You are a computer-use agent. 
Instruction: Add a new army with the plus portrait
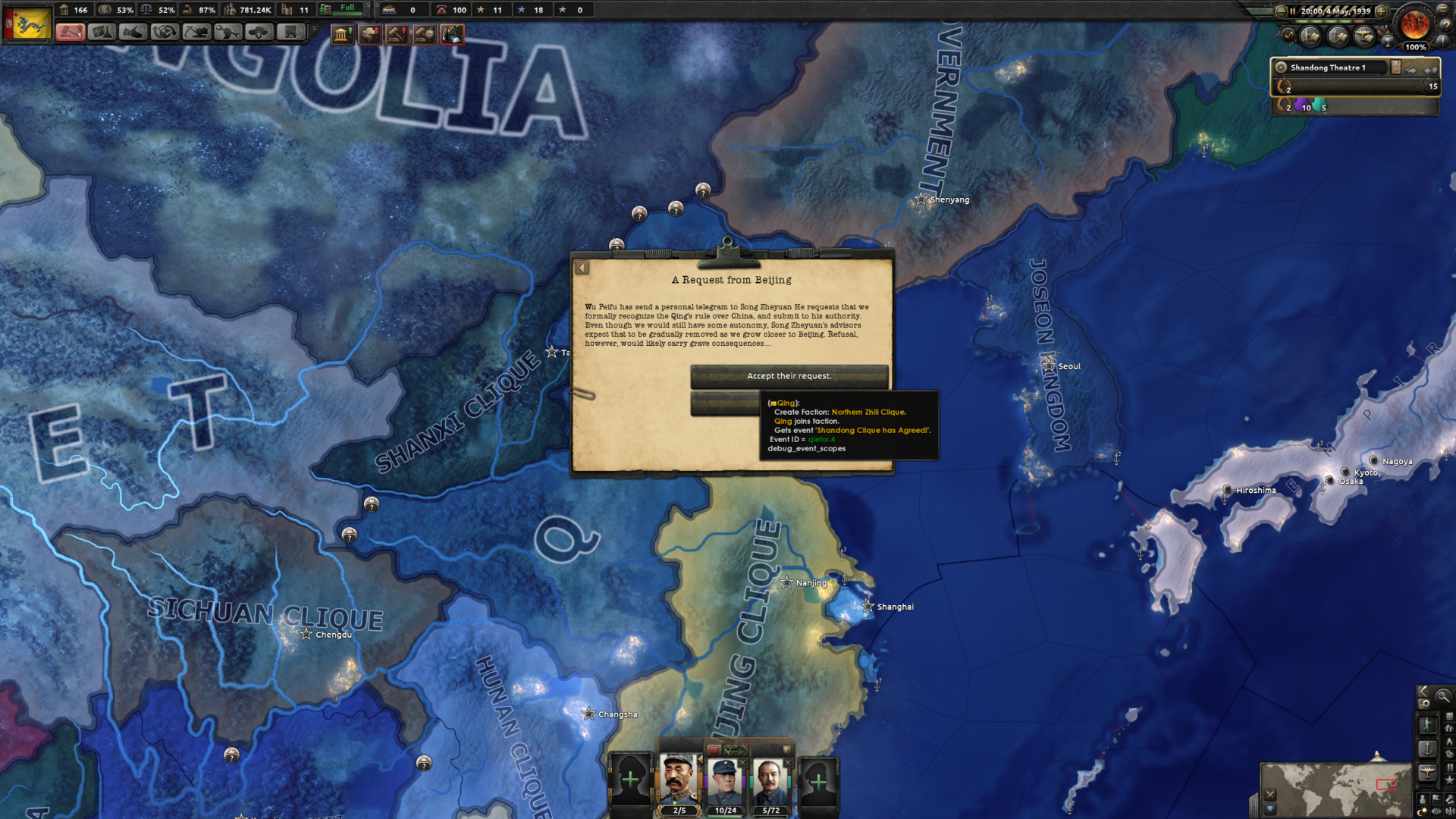[631, 781]
